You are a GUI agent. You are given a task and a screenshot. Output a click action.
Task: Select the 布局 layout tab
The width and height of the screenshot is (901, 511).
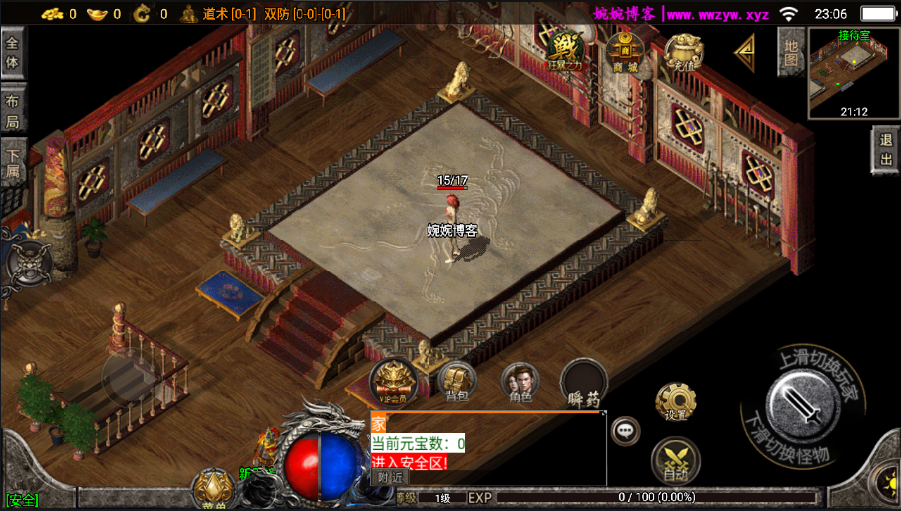[13, 111]
